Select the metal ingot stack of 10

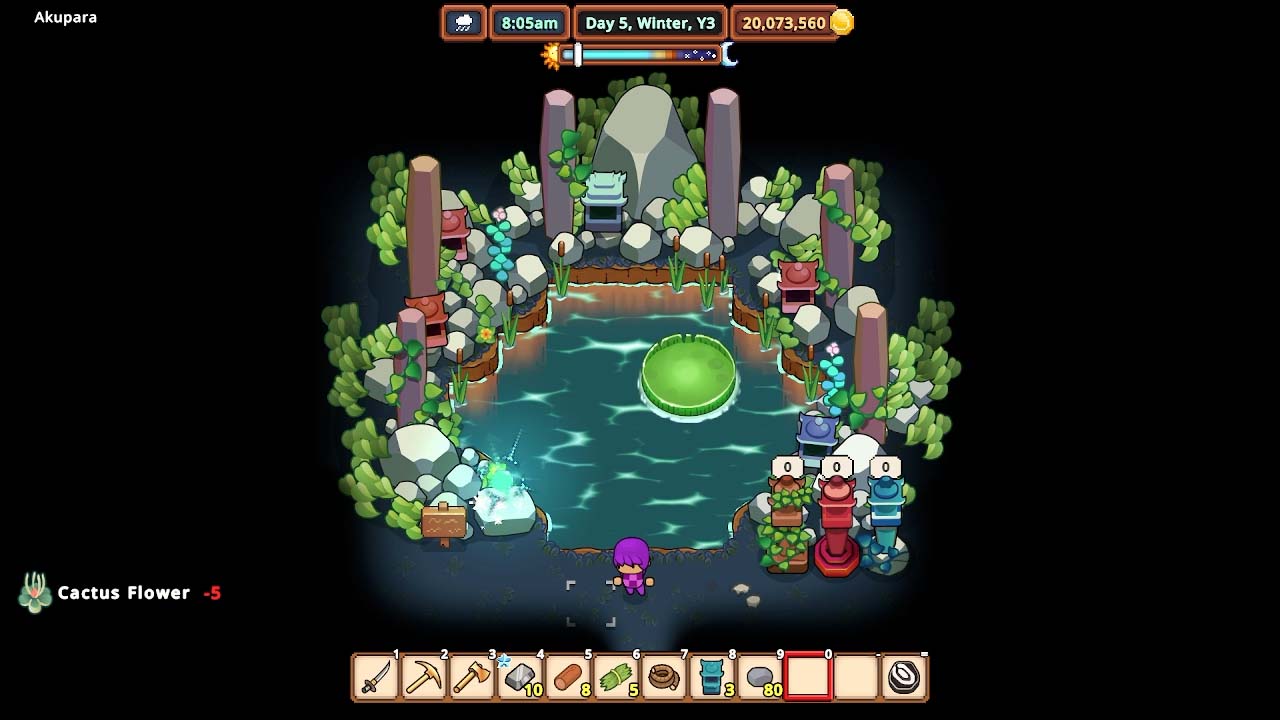[x=520, y=677]
